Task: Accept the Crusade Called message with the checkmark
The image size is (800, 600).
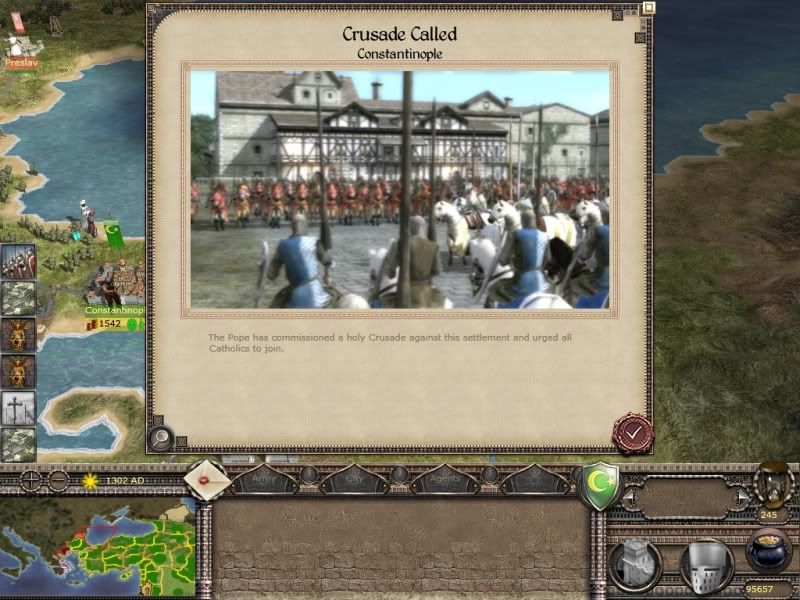Action: 632,433
